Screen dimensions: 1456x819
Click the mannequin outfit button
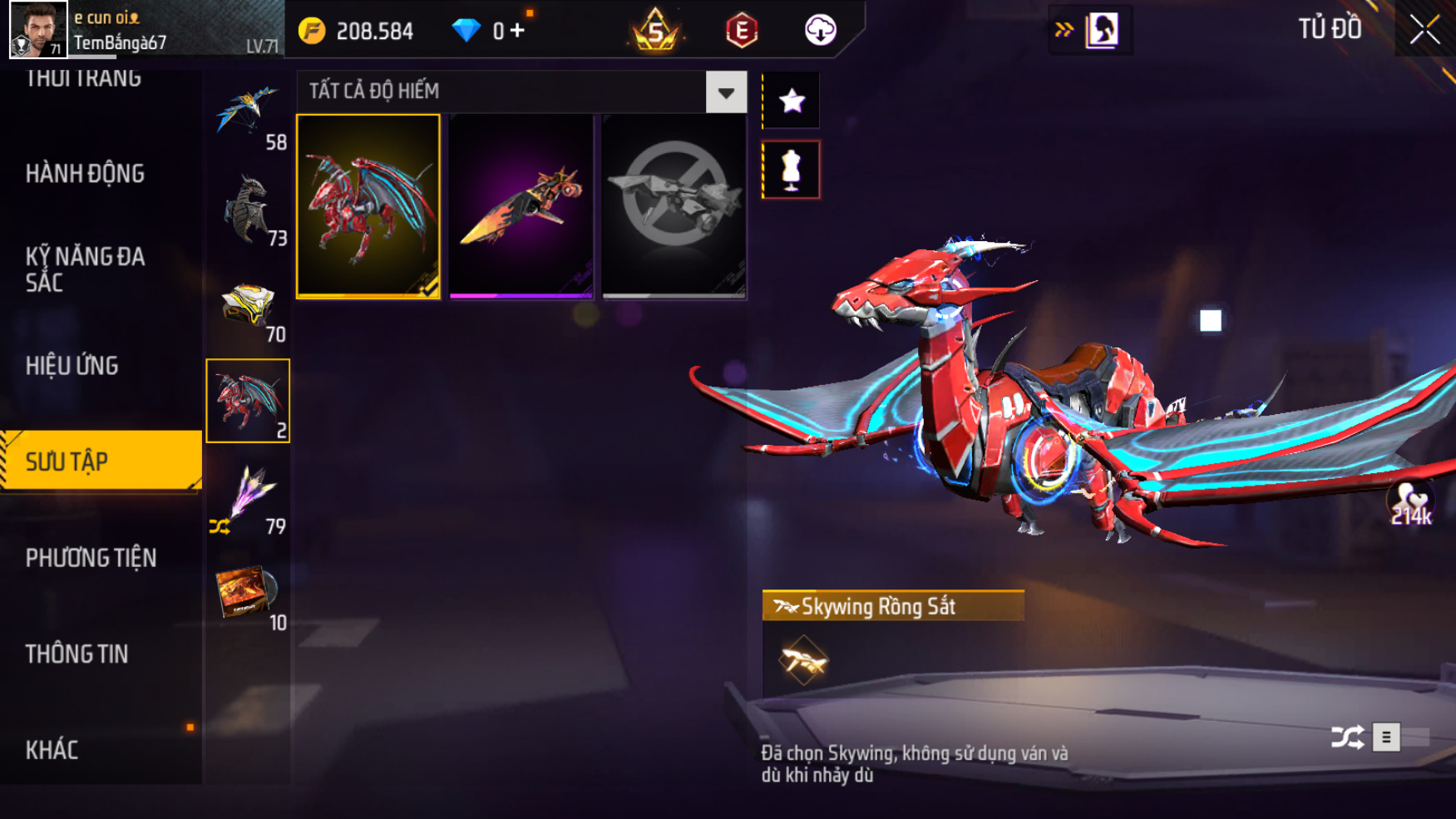pyautogui.click(x=792, y=170)
